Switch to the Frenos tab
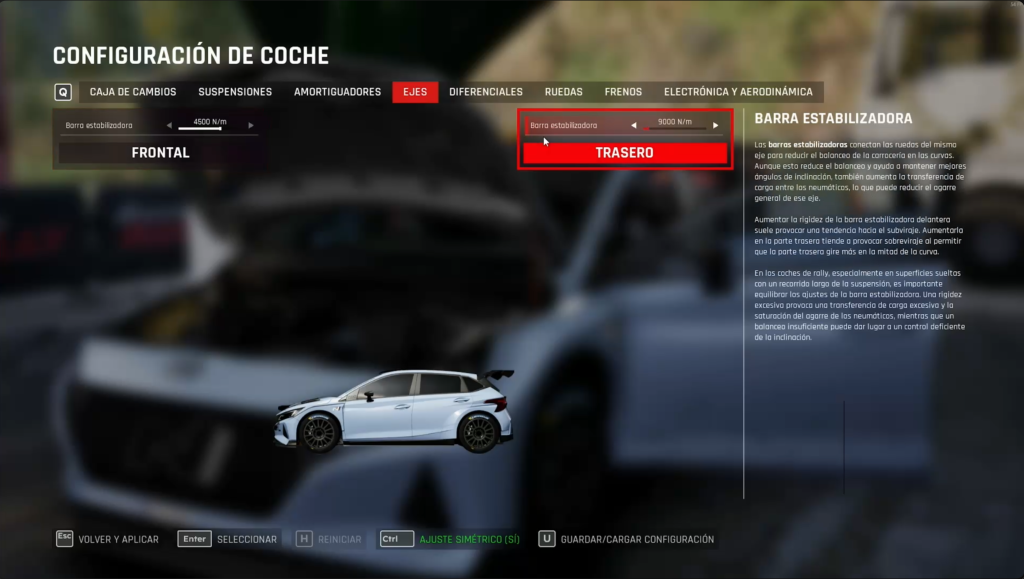 [623, 92]
